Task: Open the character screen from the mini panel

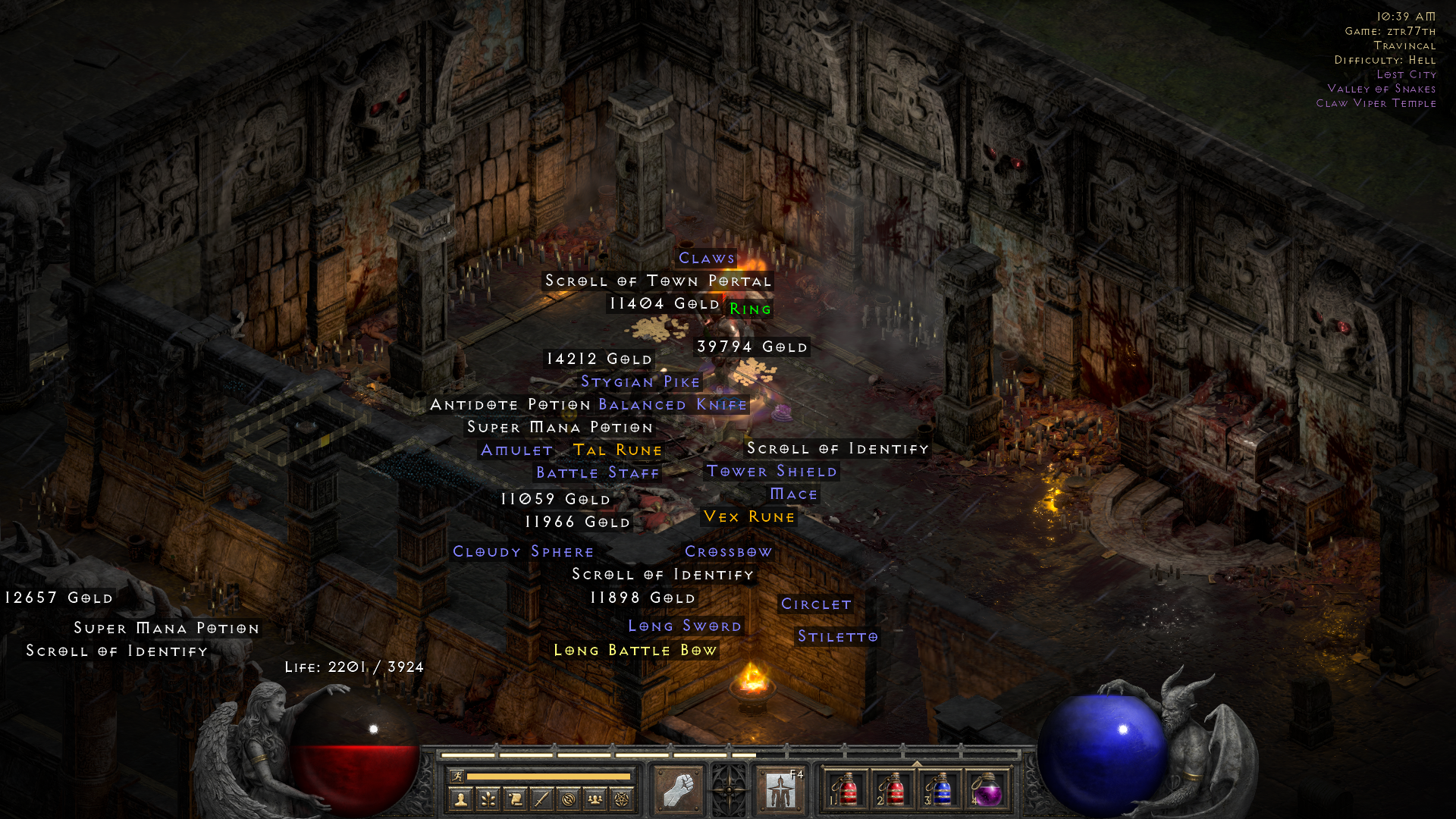Action: pos(460,799)
